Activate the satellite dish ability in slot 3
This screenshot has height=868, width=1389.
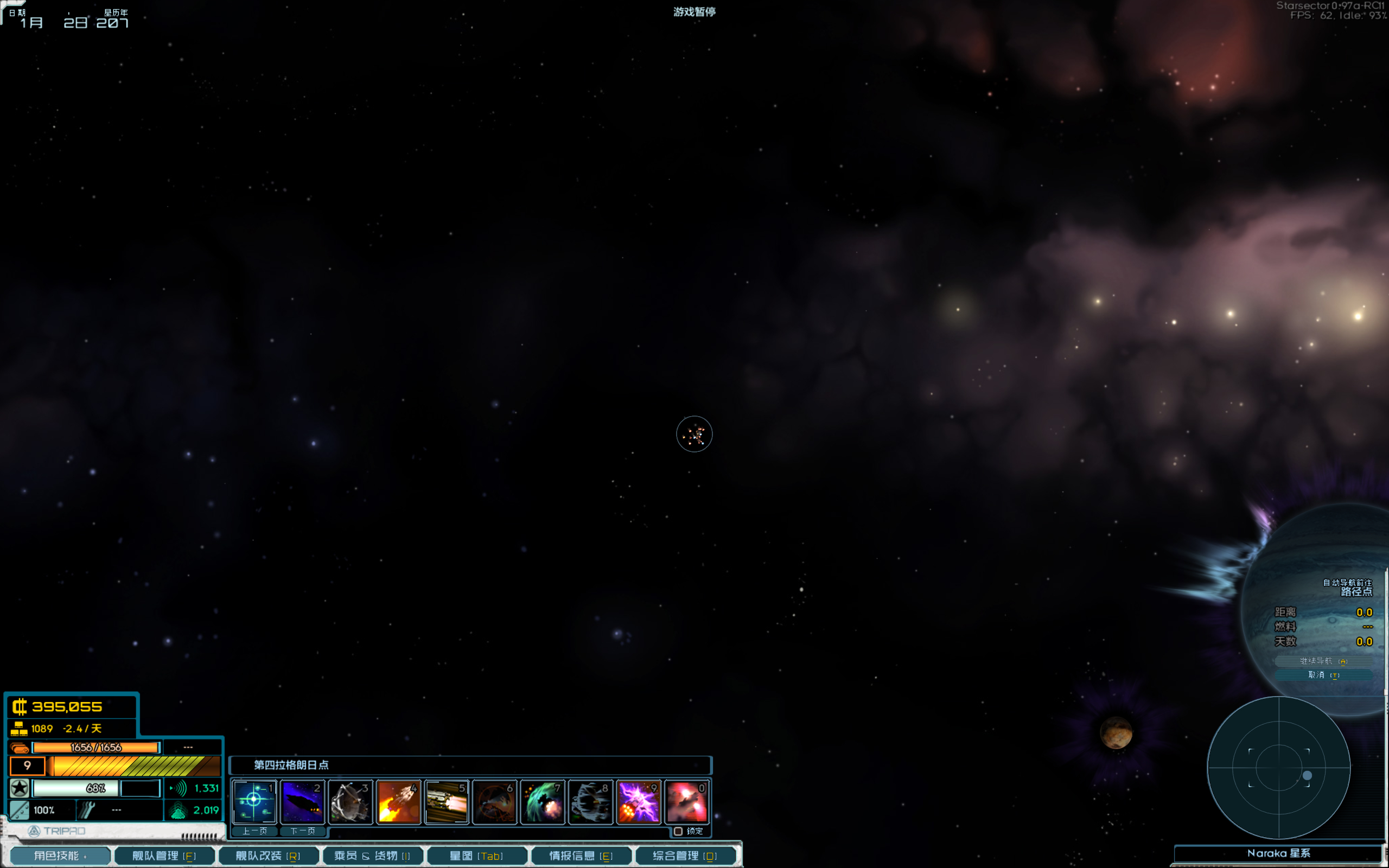[351, 801]
